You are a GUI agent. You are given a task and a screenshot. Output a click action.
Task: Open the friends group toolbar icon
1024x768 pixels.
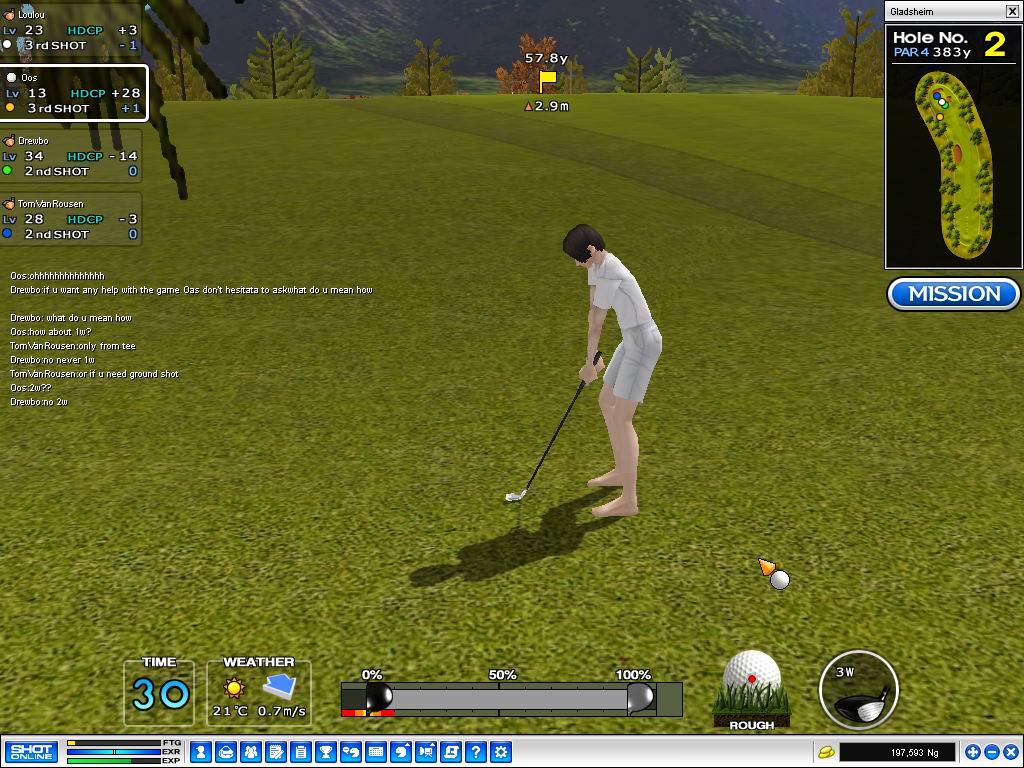[250, 752]
